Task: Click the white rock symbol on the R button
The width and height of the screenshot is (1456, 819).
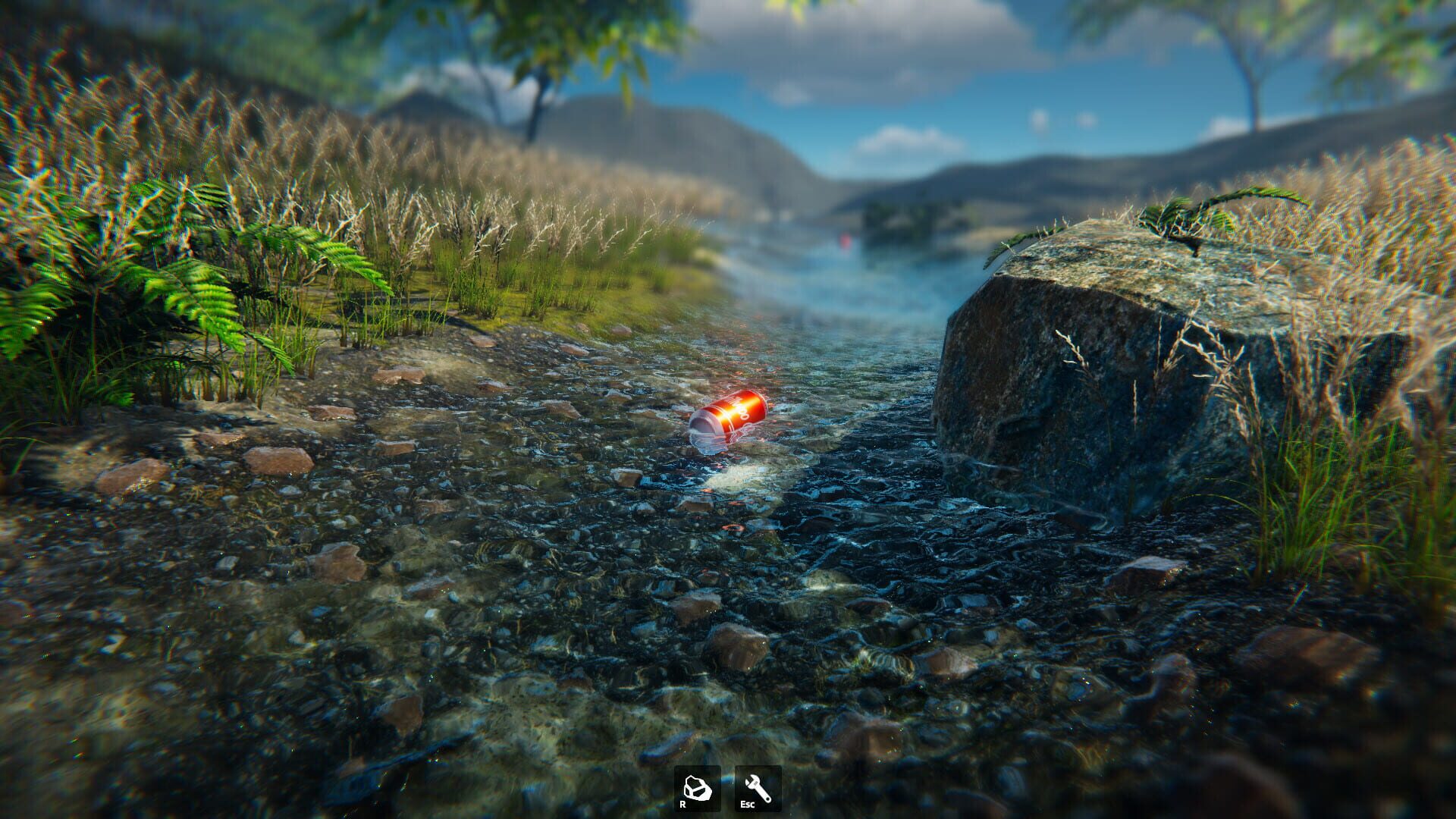Action: (698, 785)
